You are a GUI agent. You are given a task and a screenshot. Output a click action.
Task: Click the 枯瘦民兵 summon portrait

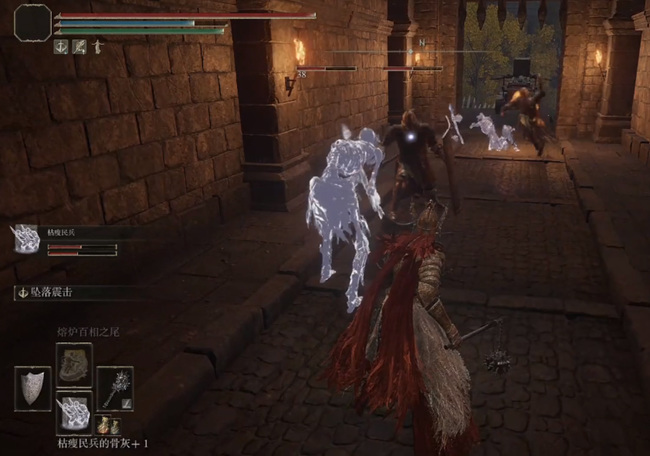tap(25, 237)
